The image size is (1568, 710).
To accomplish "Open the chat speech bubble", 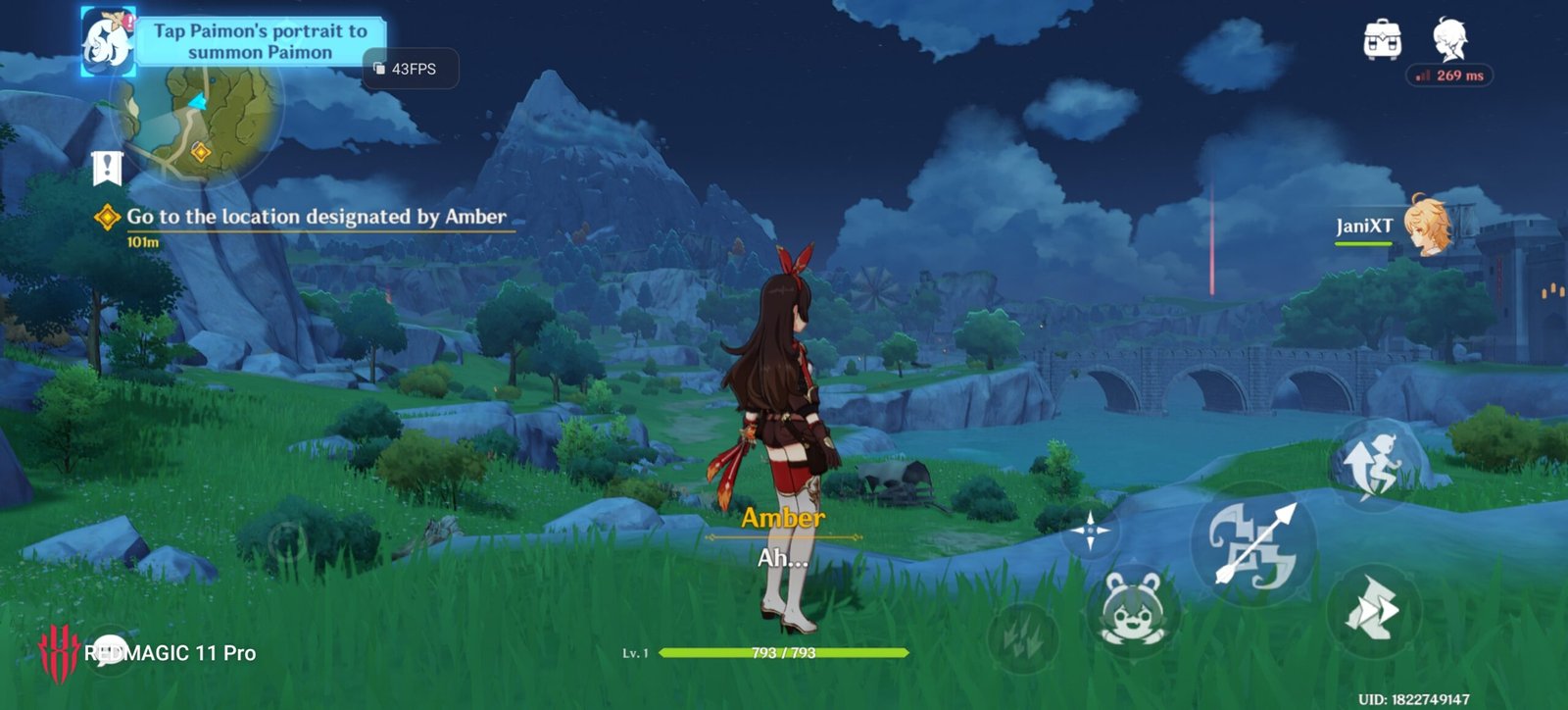I will [109, 650].
